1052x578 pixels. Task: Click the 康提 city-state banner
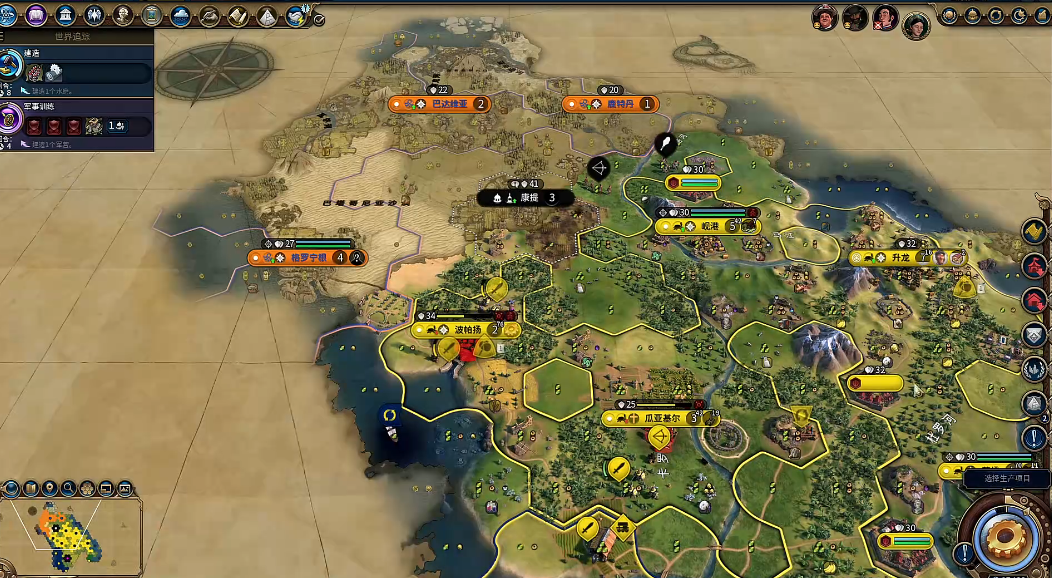pos(525,198)
